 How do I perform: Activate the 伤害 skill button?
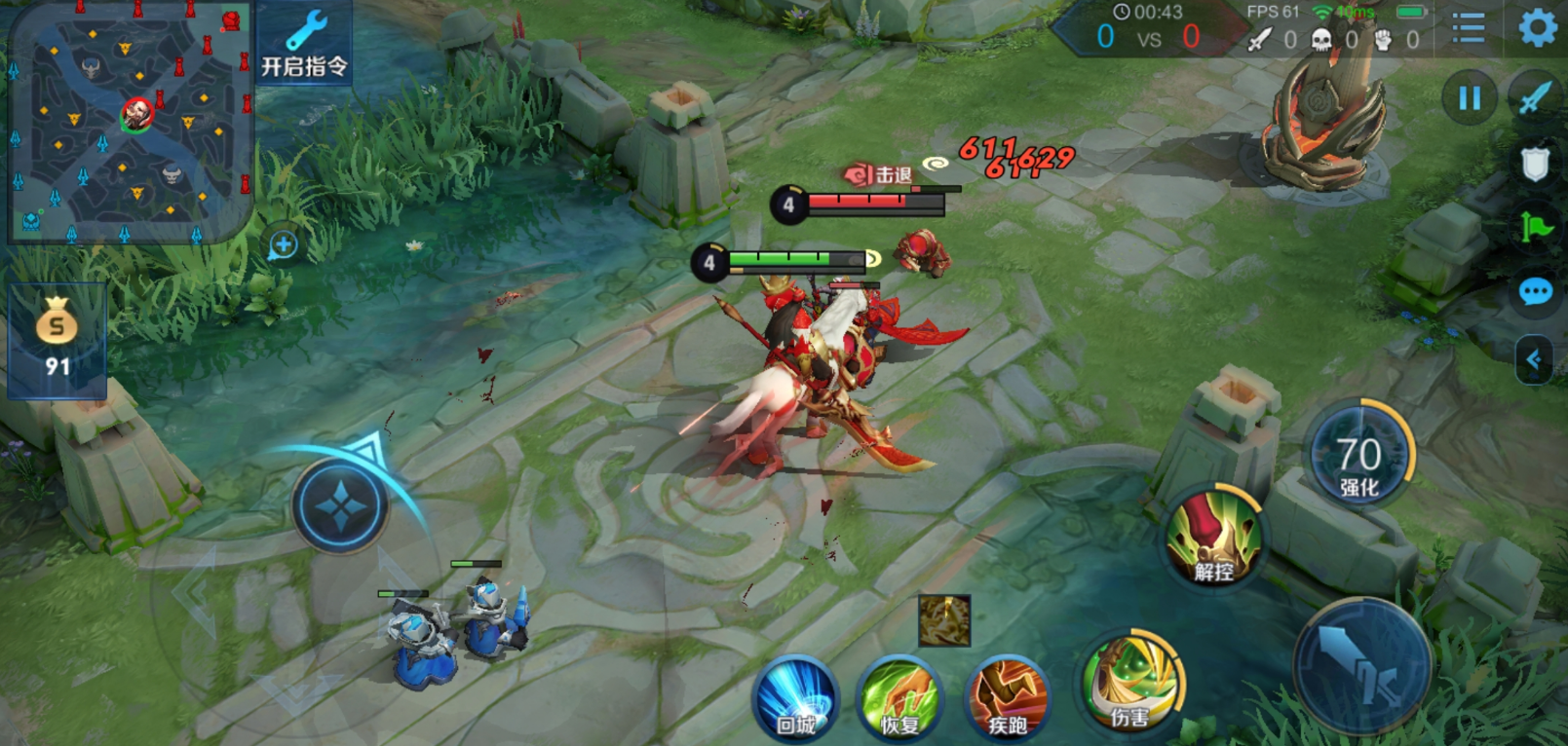1130,684
